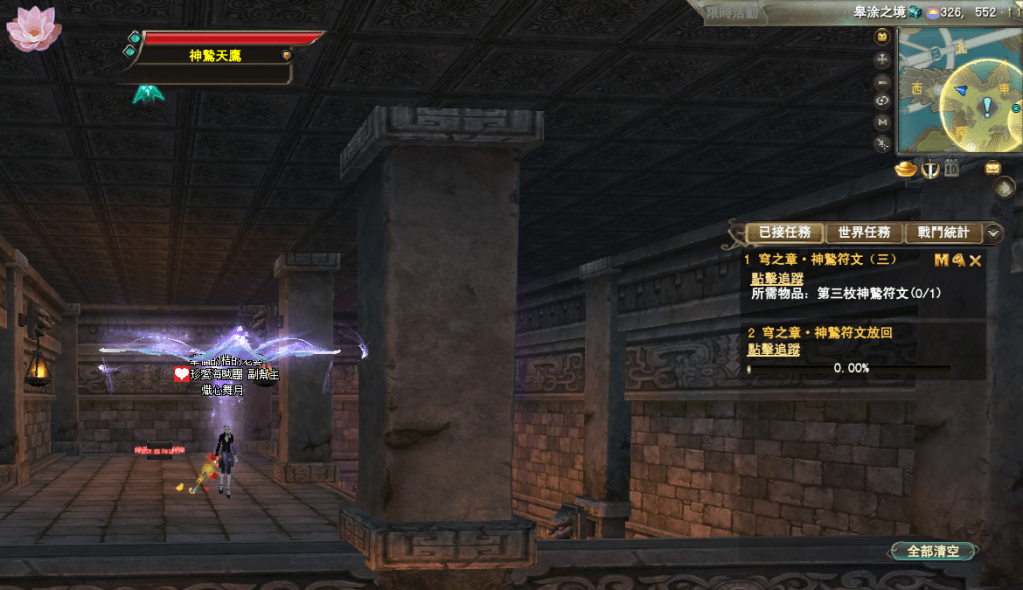Zoom in the minimap with plus button
This screenshot has width=1023, height=590.
coord(882,59)
